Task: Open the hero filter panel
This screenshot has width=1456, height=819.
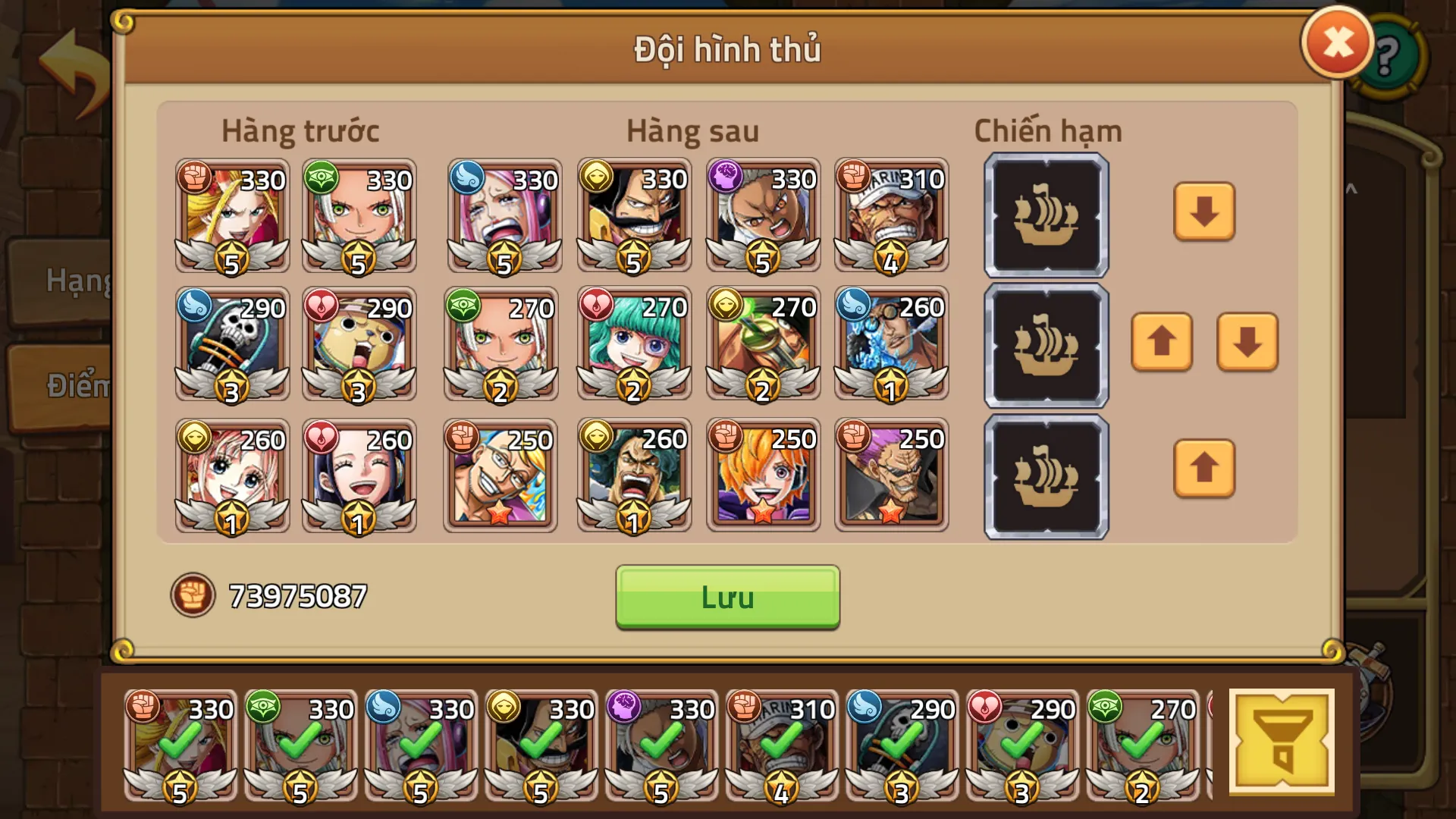Action: (1283, 739)
